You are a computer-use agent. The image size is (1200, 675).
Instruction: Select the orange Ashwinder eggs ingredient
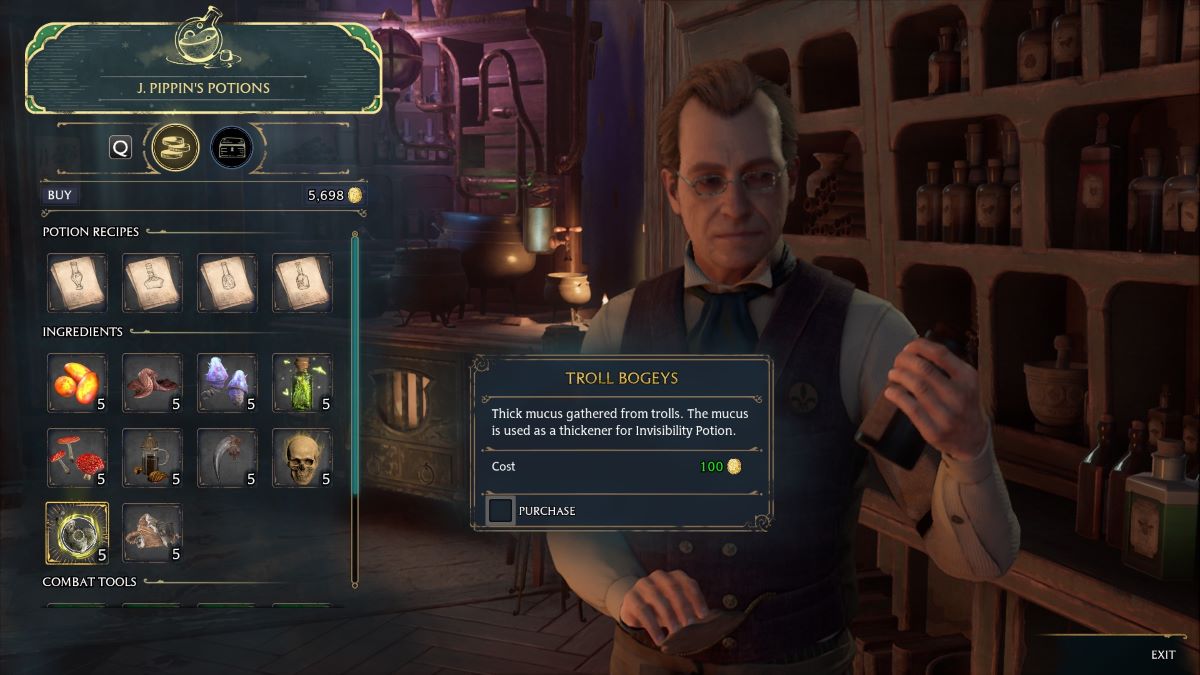(77, 383)
